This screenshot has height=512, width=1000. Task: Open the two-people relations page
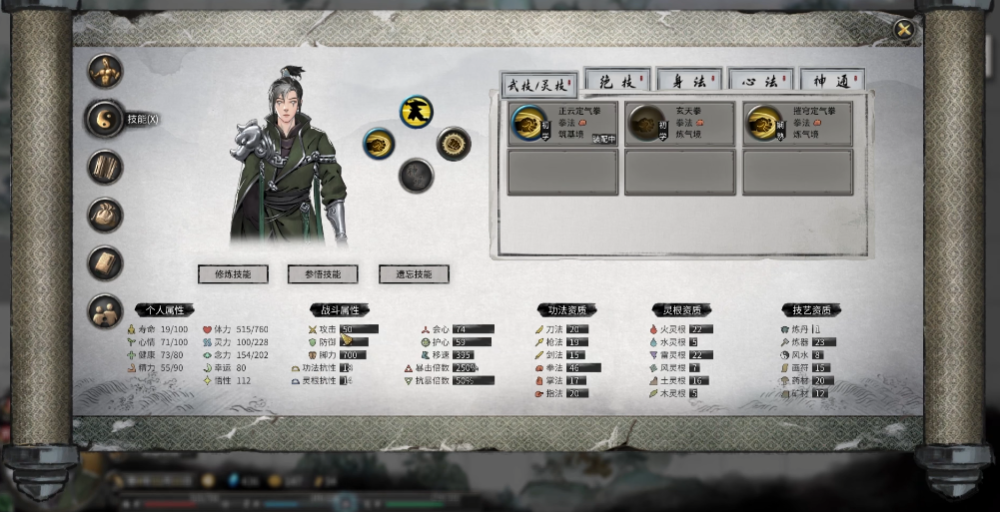[x=105, y=311]
